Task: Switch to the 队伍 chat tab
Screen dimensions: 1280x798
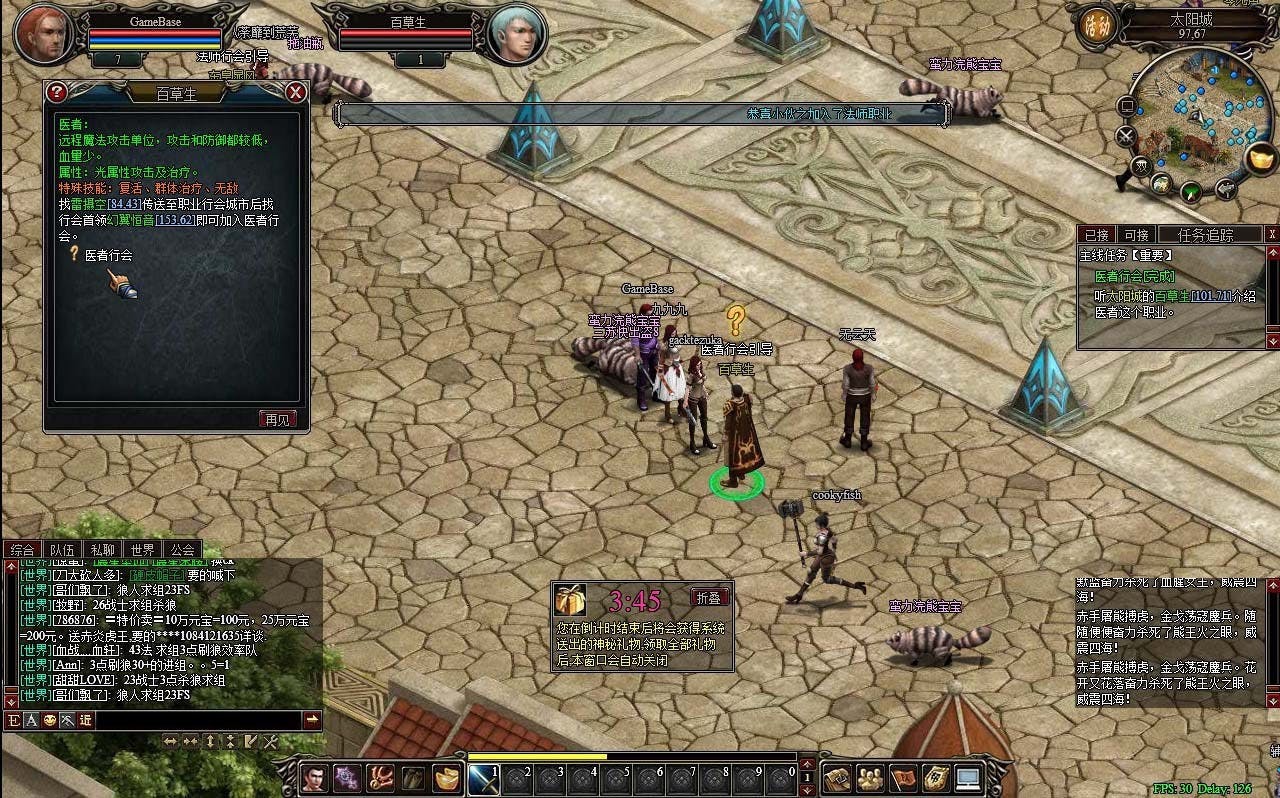Action: tap(62, 549)
